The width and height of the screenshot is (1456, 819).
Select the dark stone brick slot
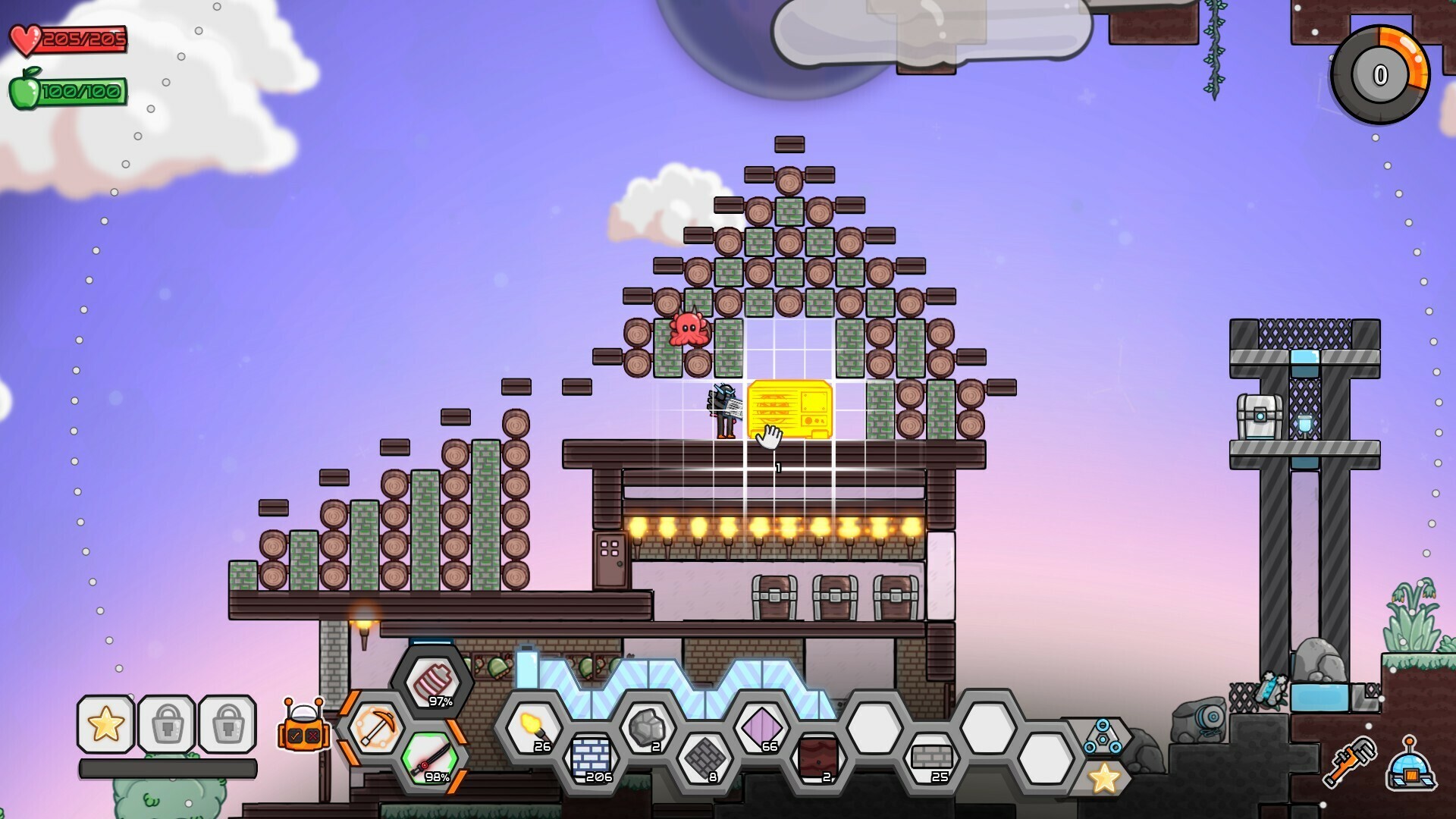click(704, 757)
